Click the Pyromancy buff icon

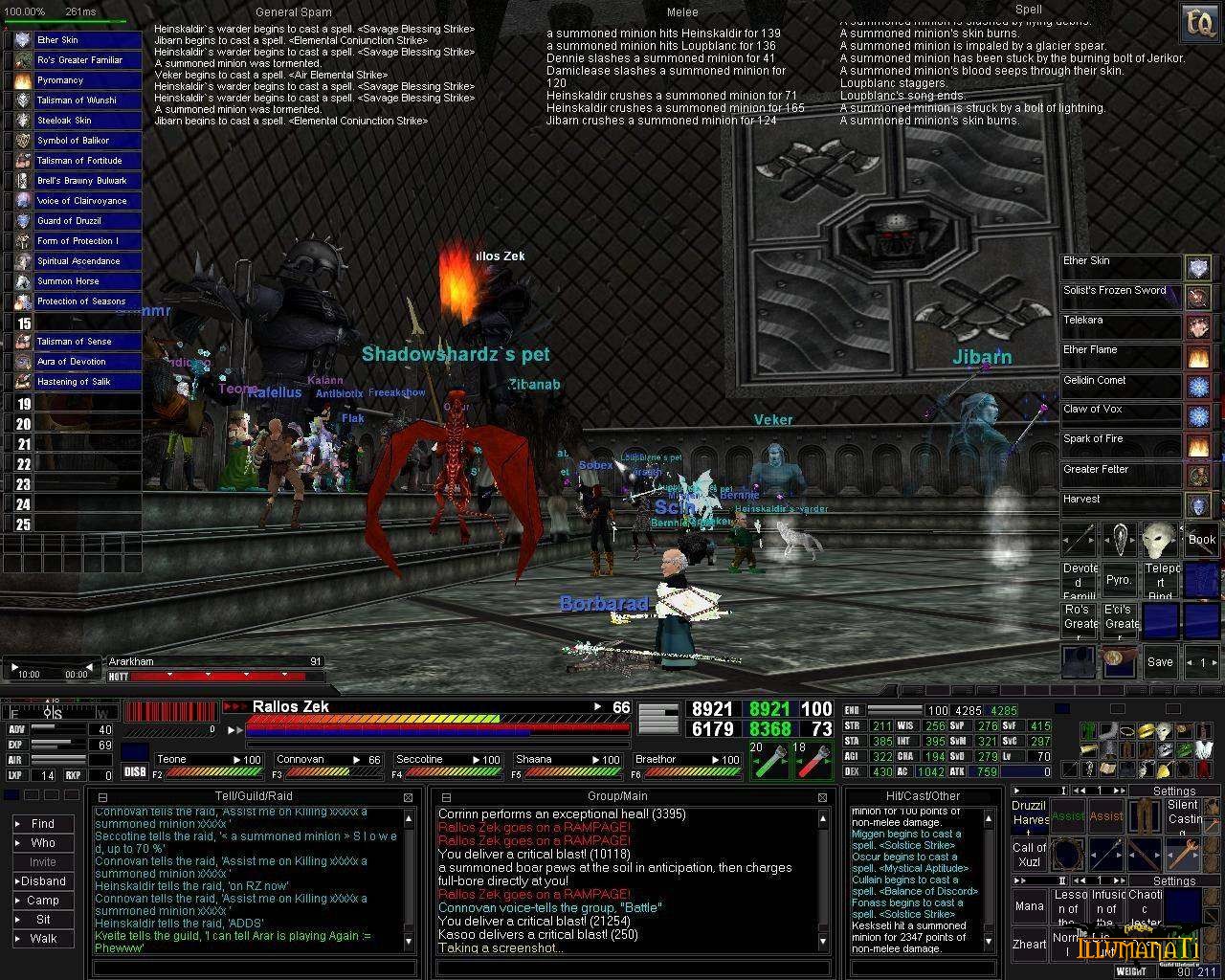click(23, 80)
